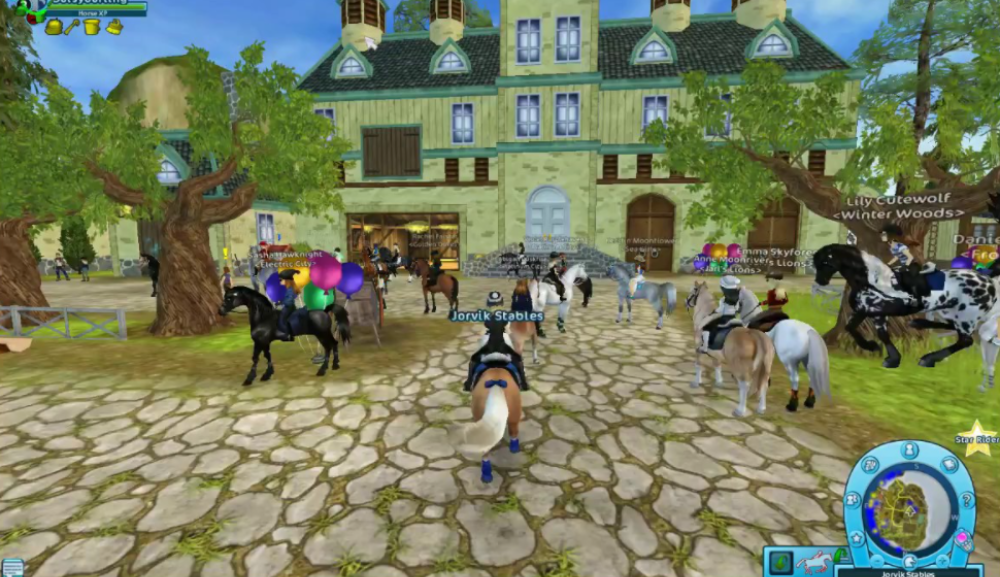Select the yellow bucket horse care icon
Image resolution: width=1000 pixels, height=577 pixels.
pyautogui.click(x=93, y=27)
